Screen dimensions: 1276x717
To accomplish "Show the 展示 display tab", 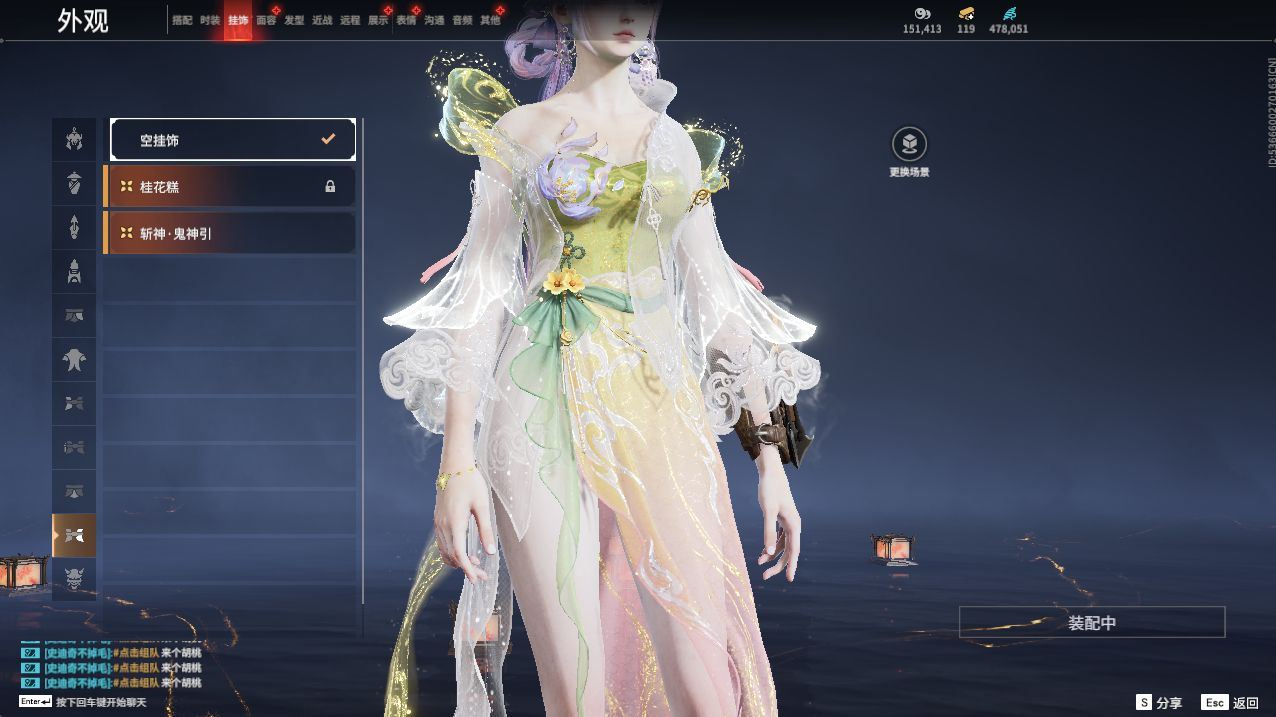I will pyautogui.click(x=378, y=20).
